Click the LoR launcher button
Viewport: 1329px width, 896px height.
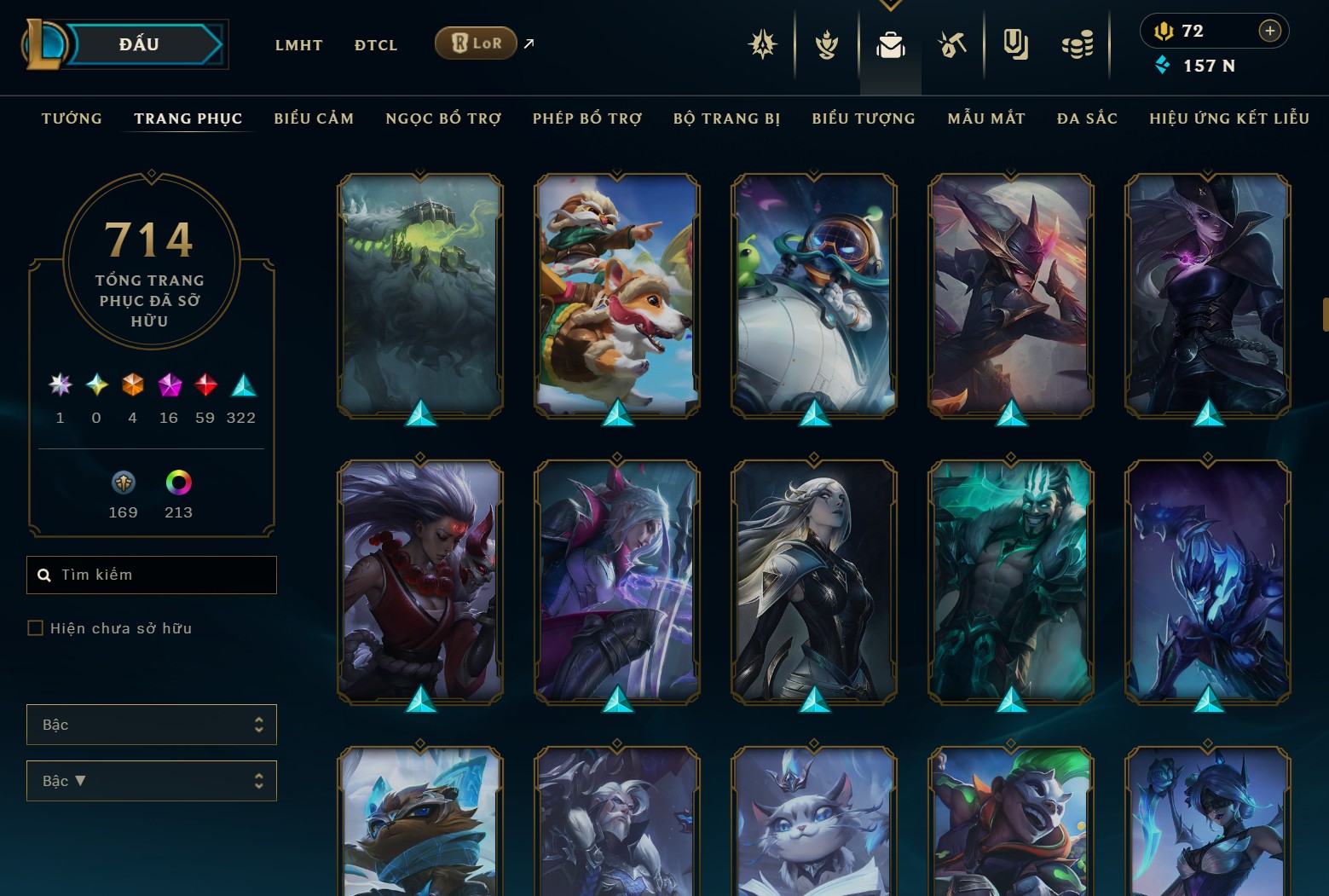(475, 42)
